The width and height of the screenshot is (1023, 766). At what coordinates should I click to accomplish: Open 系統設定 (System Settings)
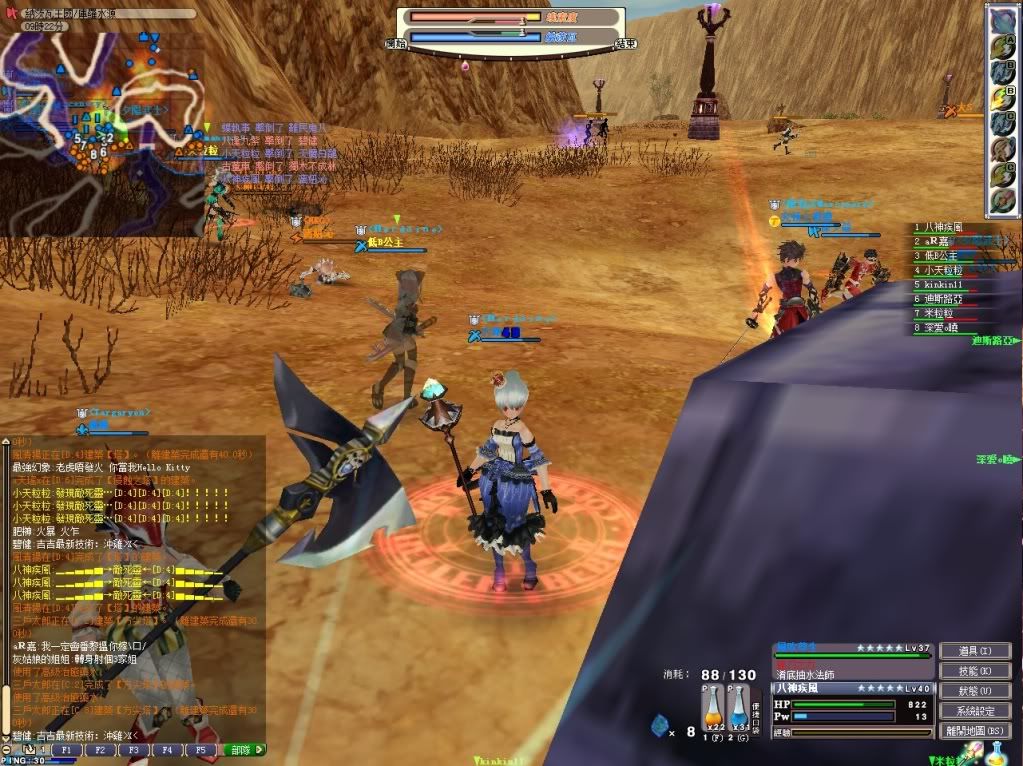[977, 711]
